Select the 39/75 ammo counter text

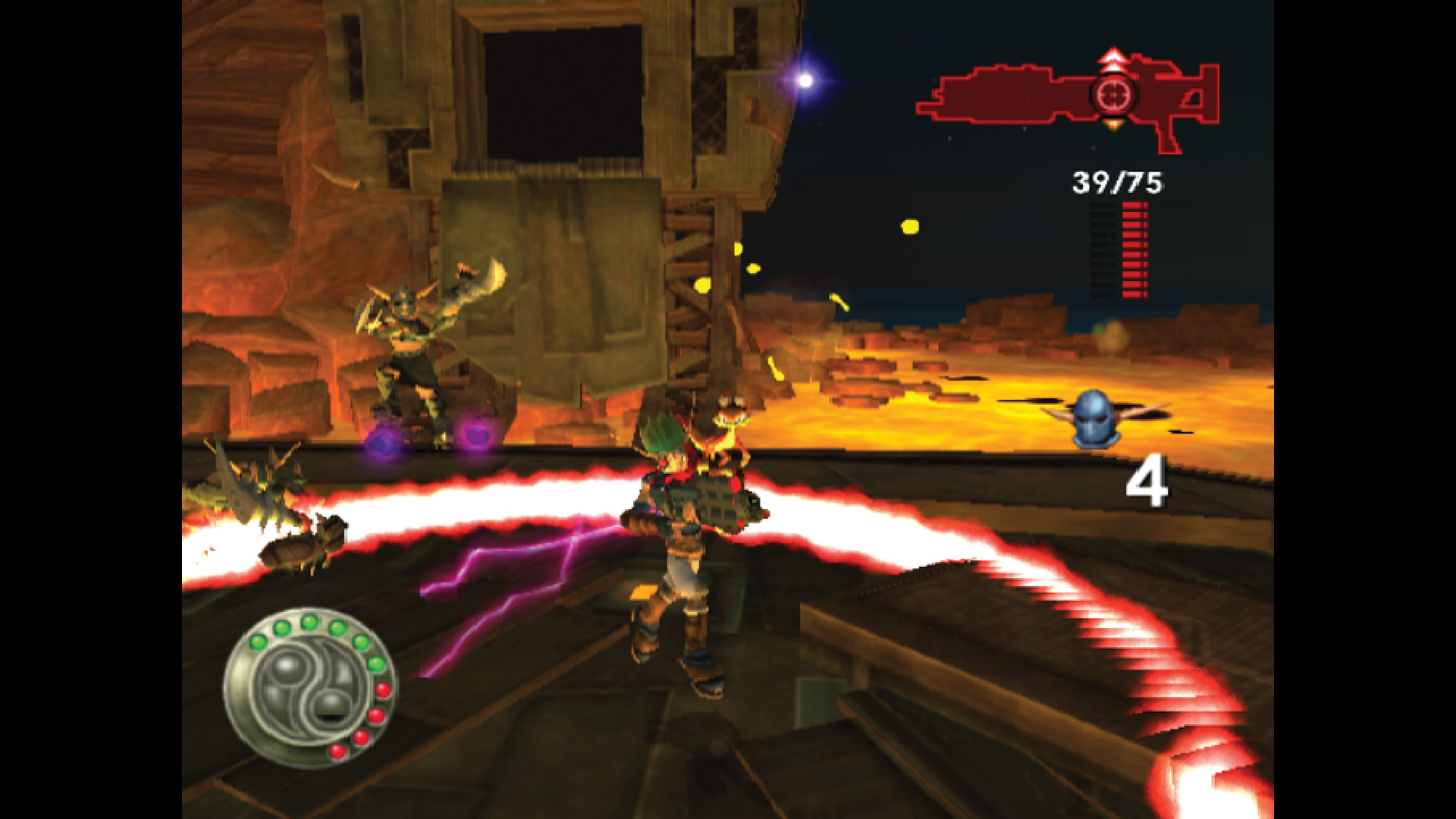tap(1119, 182)
